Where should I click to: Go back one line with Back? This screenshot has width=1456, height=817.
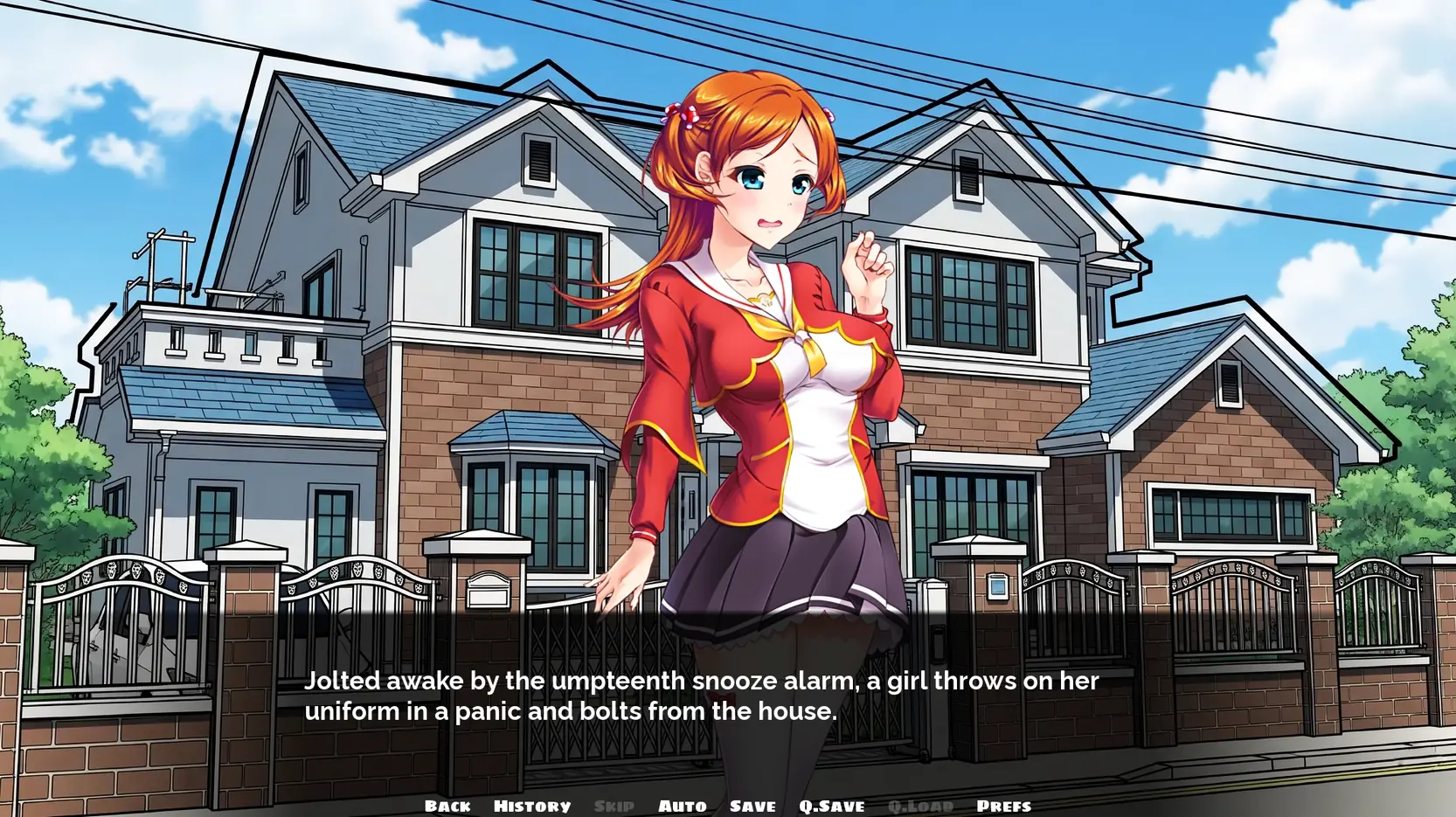tap(447, 806)
